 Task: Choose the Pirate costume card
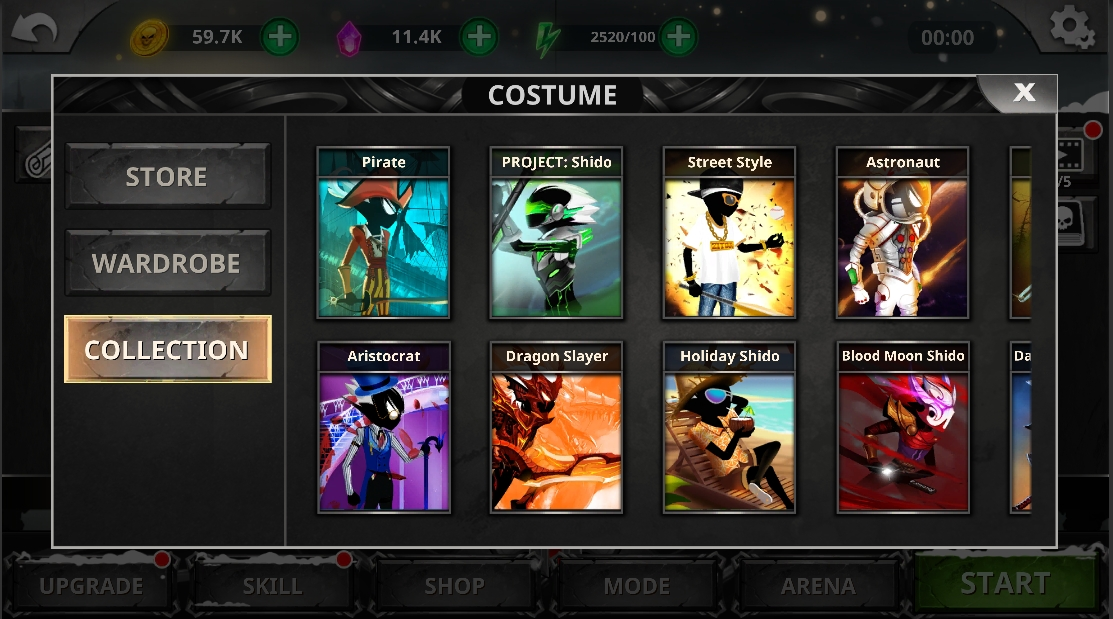click(383, 234)
